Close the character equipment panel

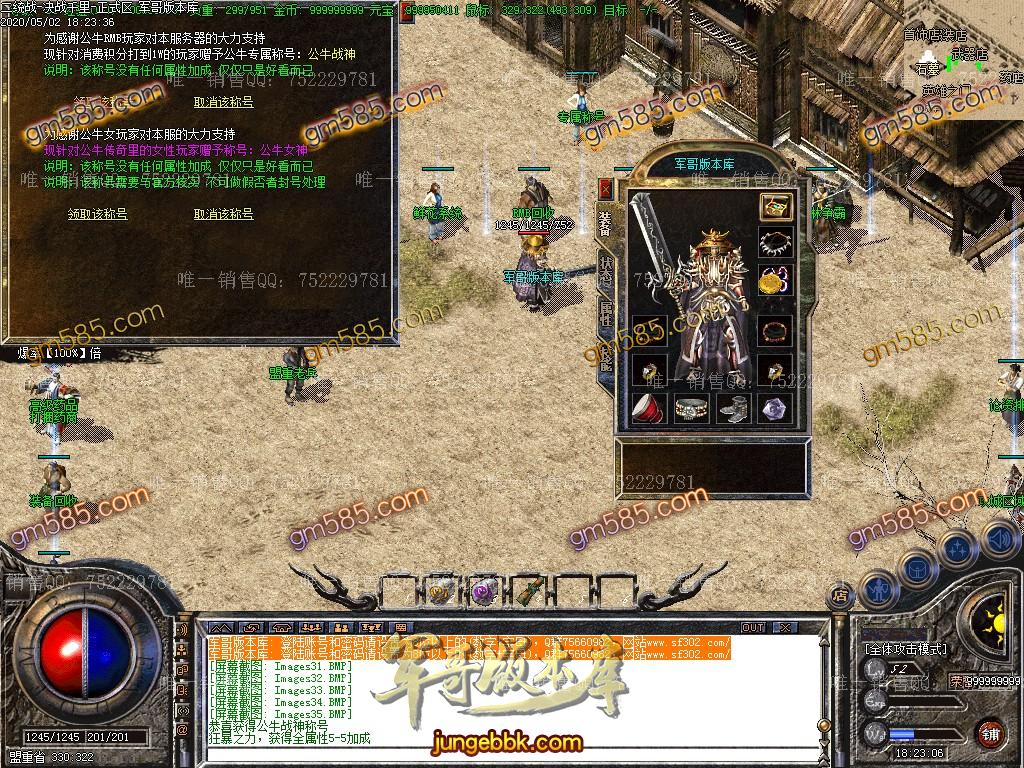tap(605, 187)
